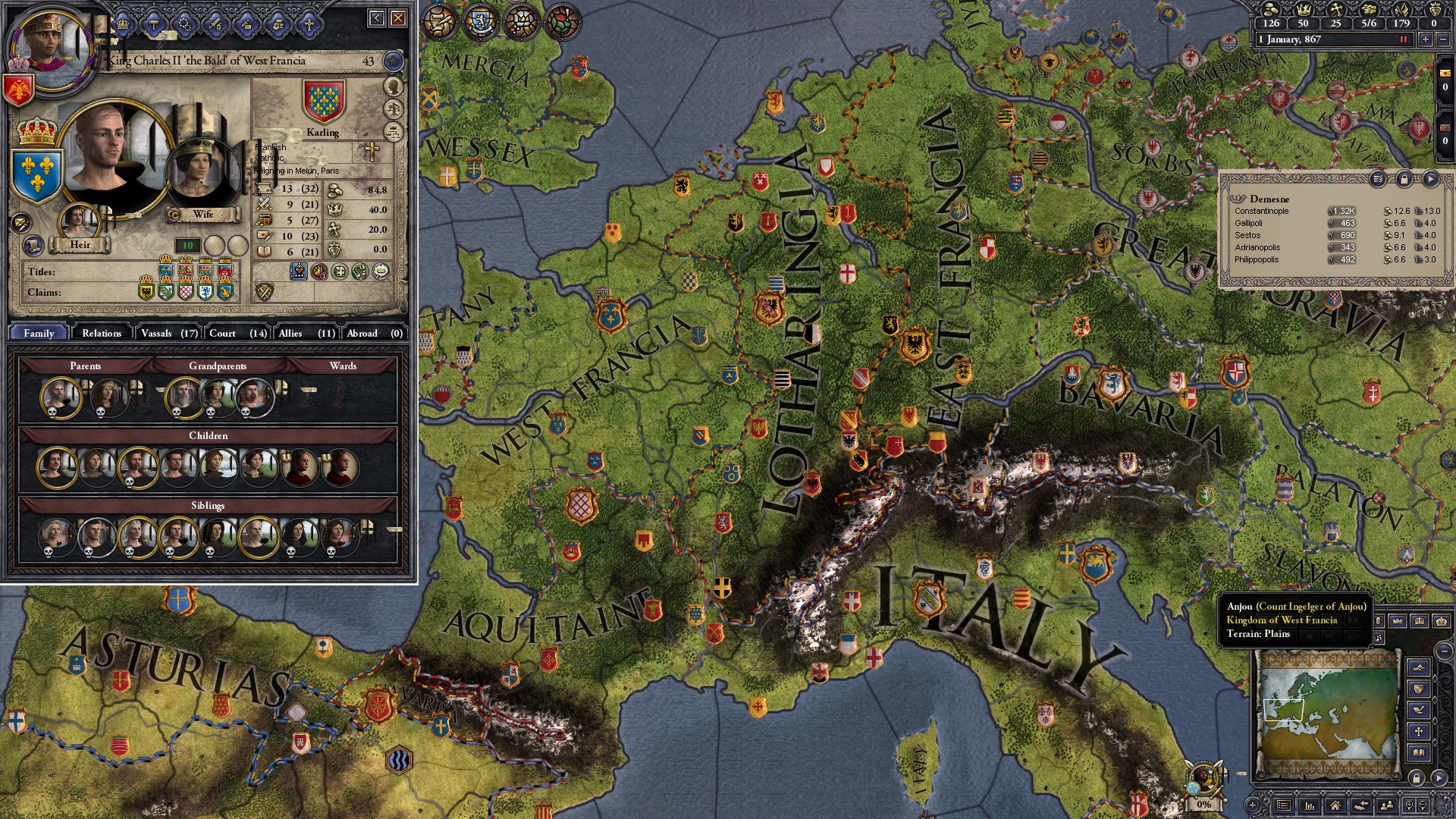Go back using the left arrow button
1456x819 pixels.
click(x=377, y=18)
